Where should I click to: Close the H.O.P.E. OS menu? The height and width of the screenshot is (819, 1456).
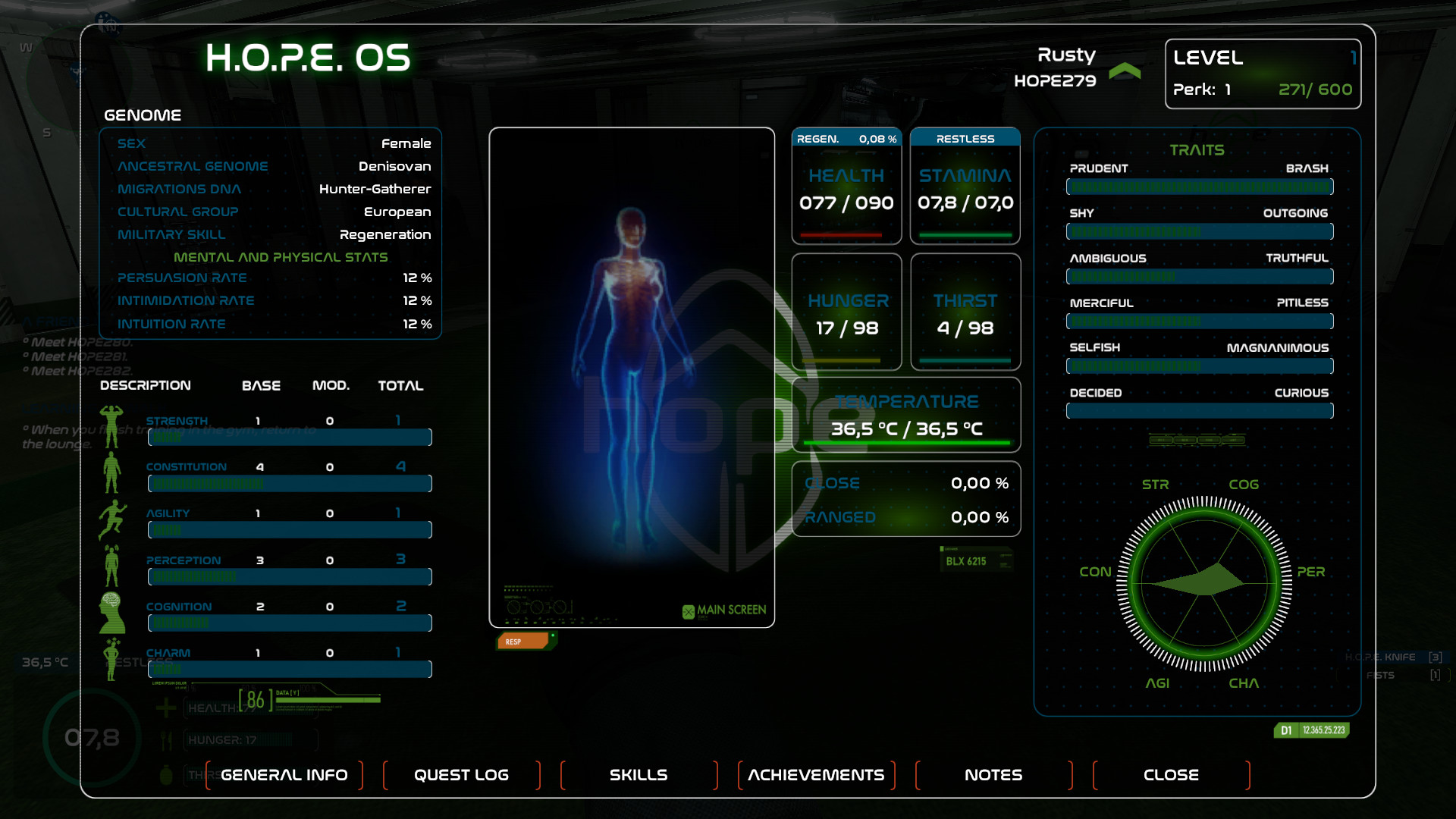[1171, 775]
